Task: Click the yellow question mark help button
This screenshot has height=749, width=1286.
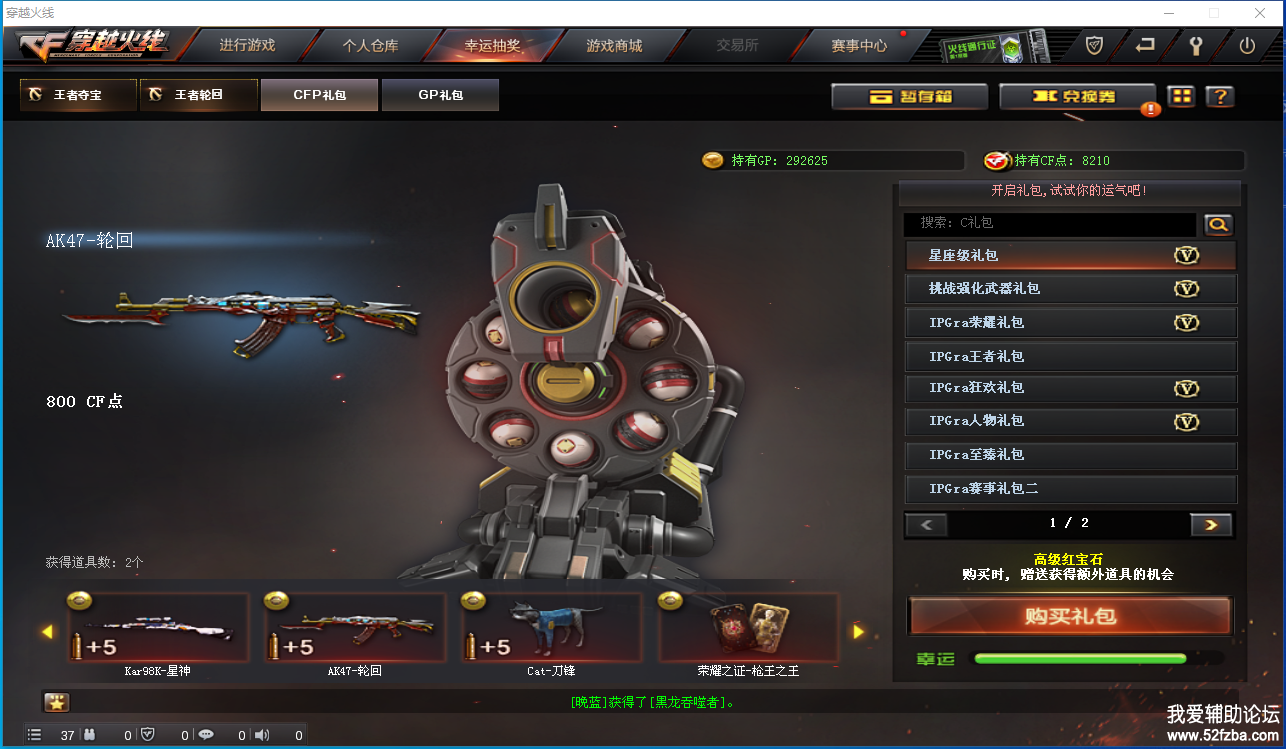Action: [x=1219, y=97]
